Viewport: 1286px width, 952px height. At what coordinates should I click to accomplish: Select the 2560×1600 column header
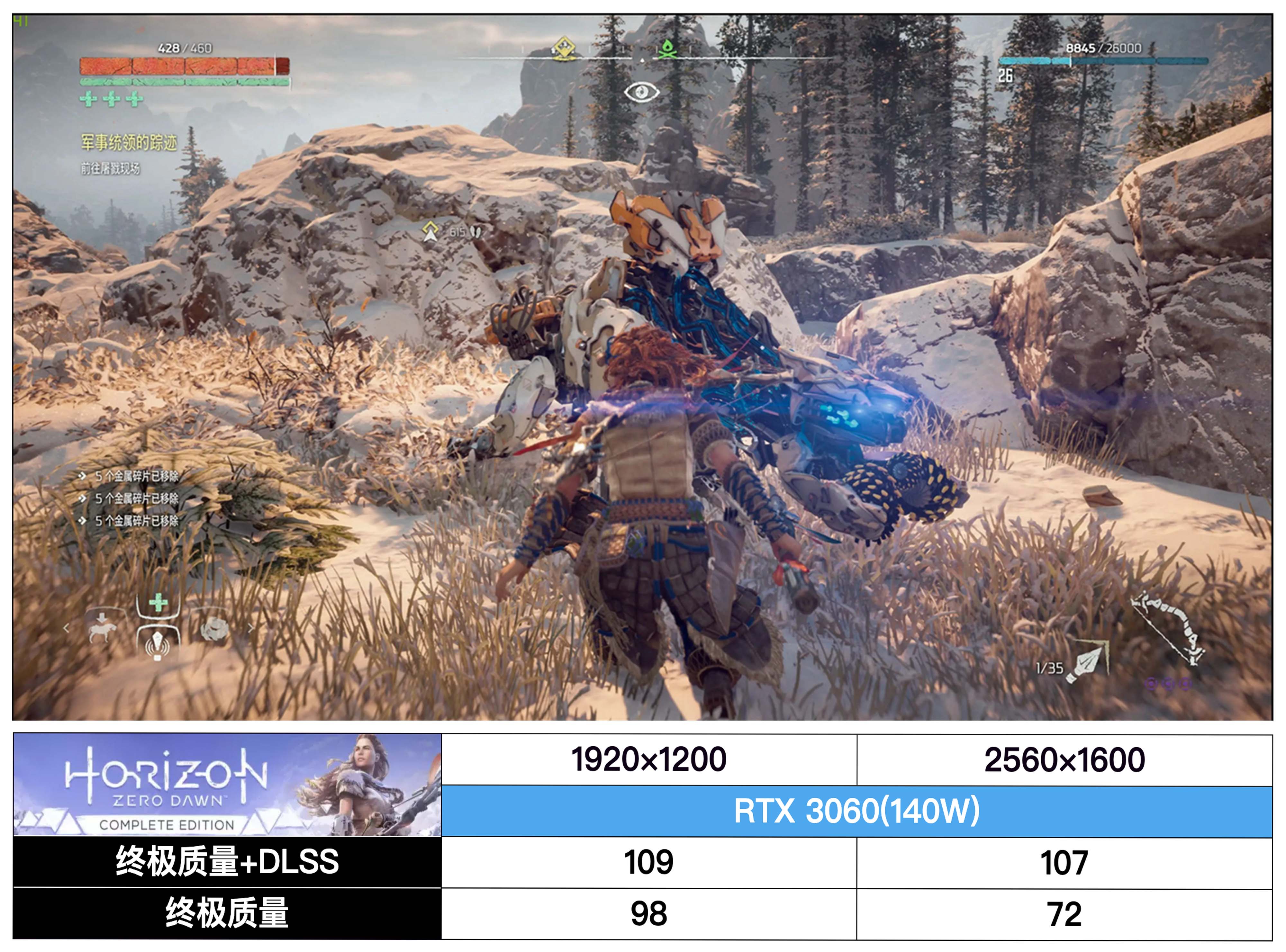pyautogui.click(x=1065, y=759)
